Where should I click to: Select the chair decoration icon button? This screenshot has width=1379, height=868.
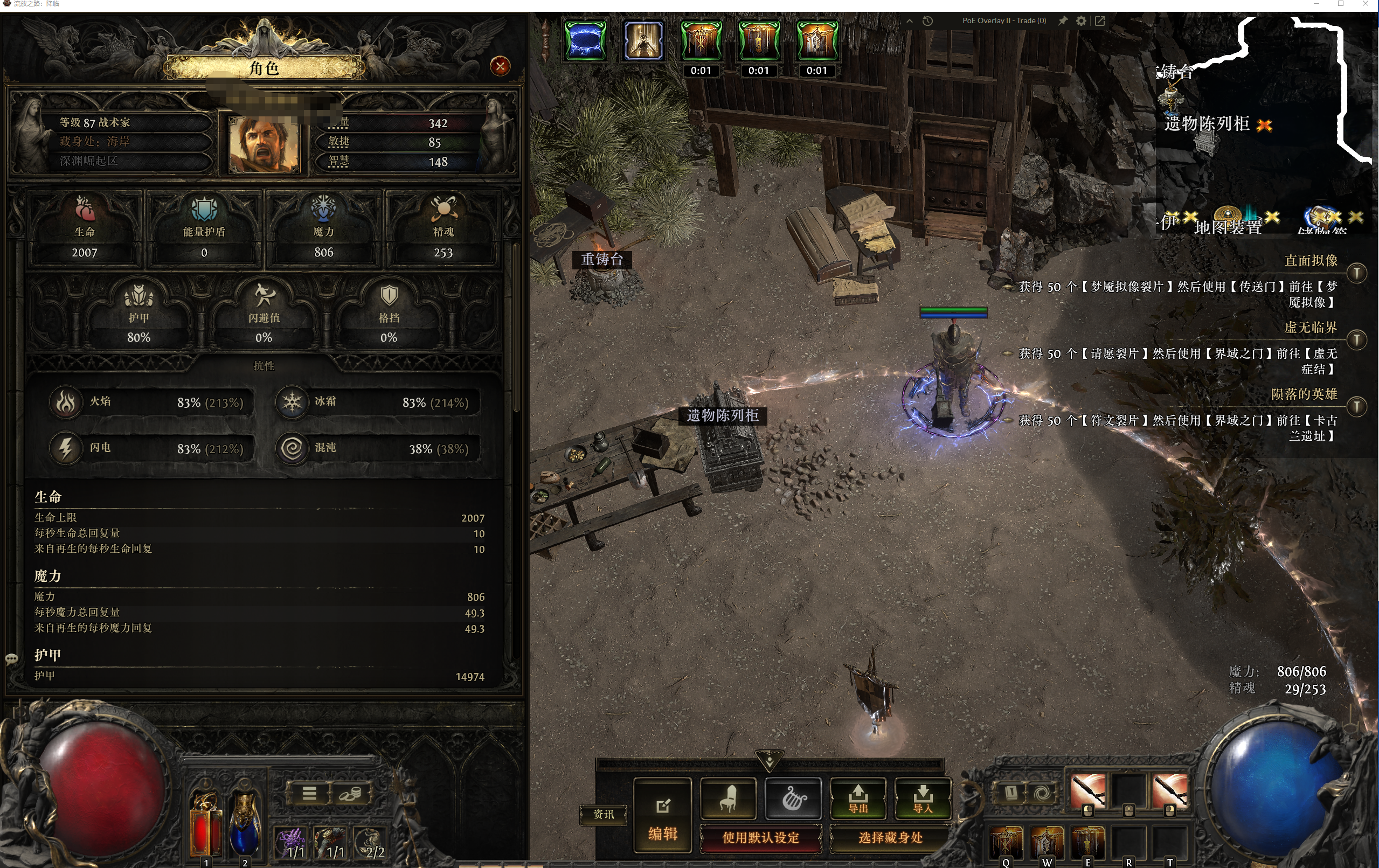click(728, 797)
